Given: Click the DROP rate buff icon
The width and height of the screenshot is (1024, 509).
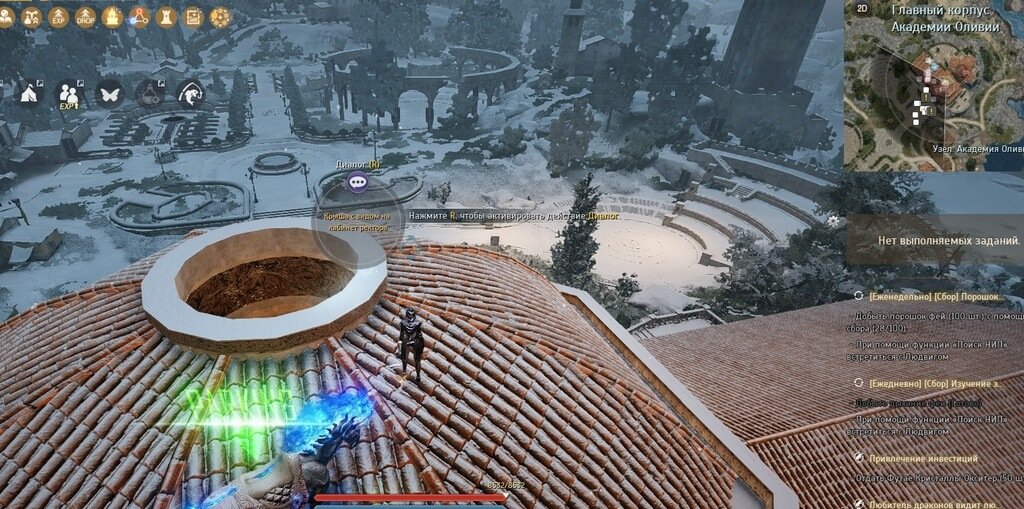Looking at the screenshot, I should click(85, 17).
